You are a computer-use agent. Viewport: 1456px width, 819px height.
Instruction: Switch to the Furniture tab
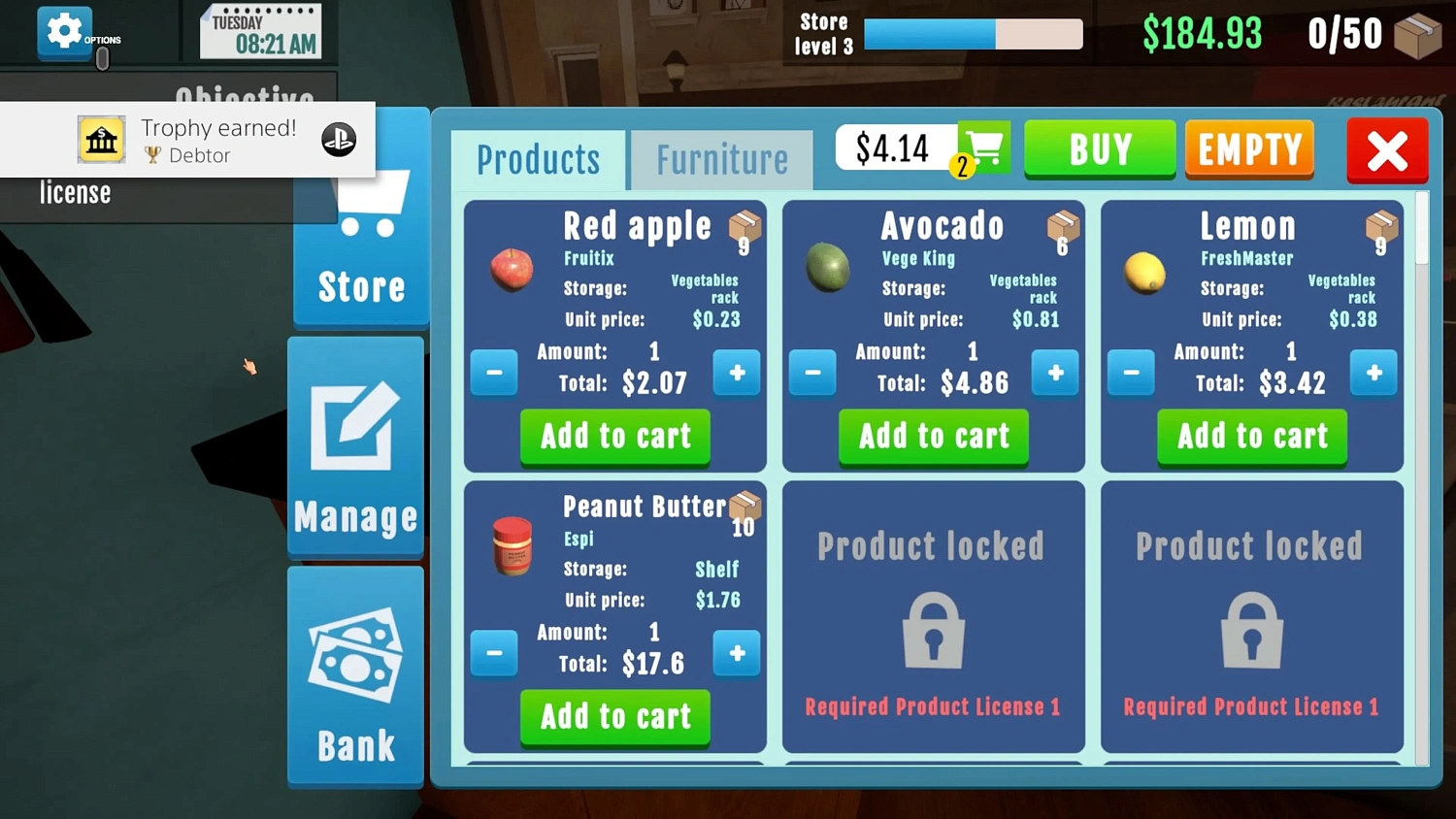click(x=721, y=158)
